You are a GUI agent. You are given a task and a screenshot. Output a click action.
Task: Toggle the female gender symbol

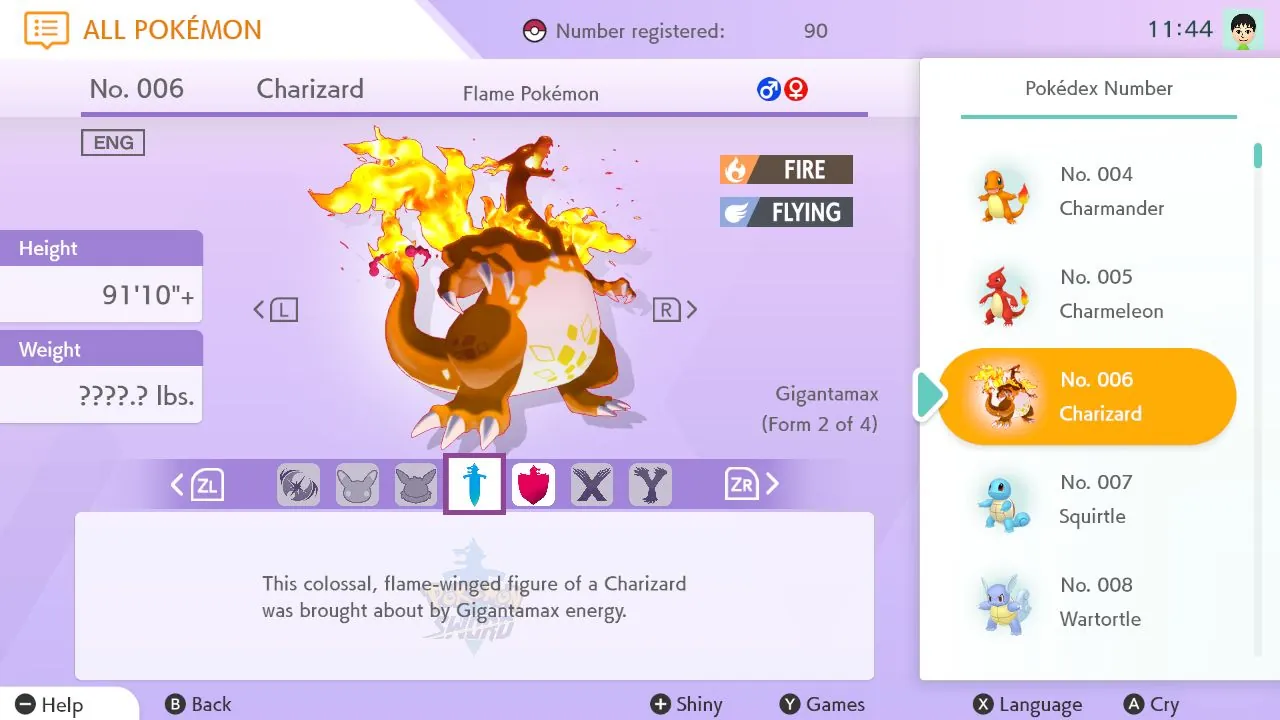[796, 88]
